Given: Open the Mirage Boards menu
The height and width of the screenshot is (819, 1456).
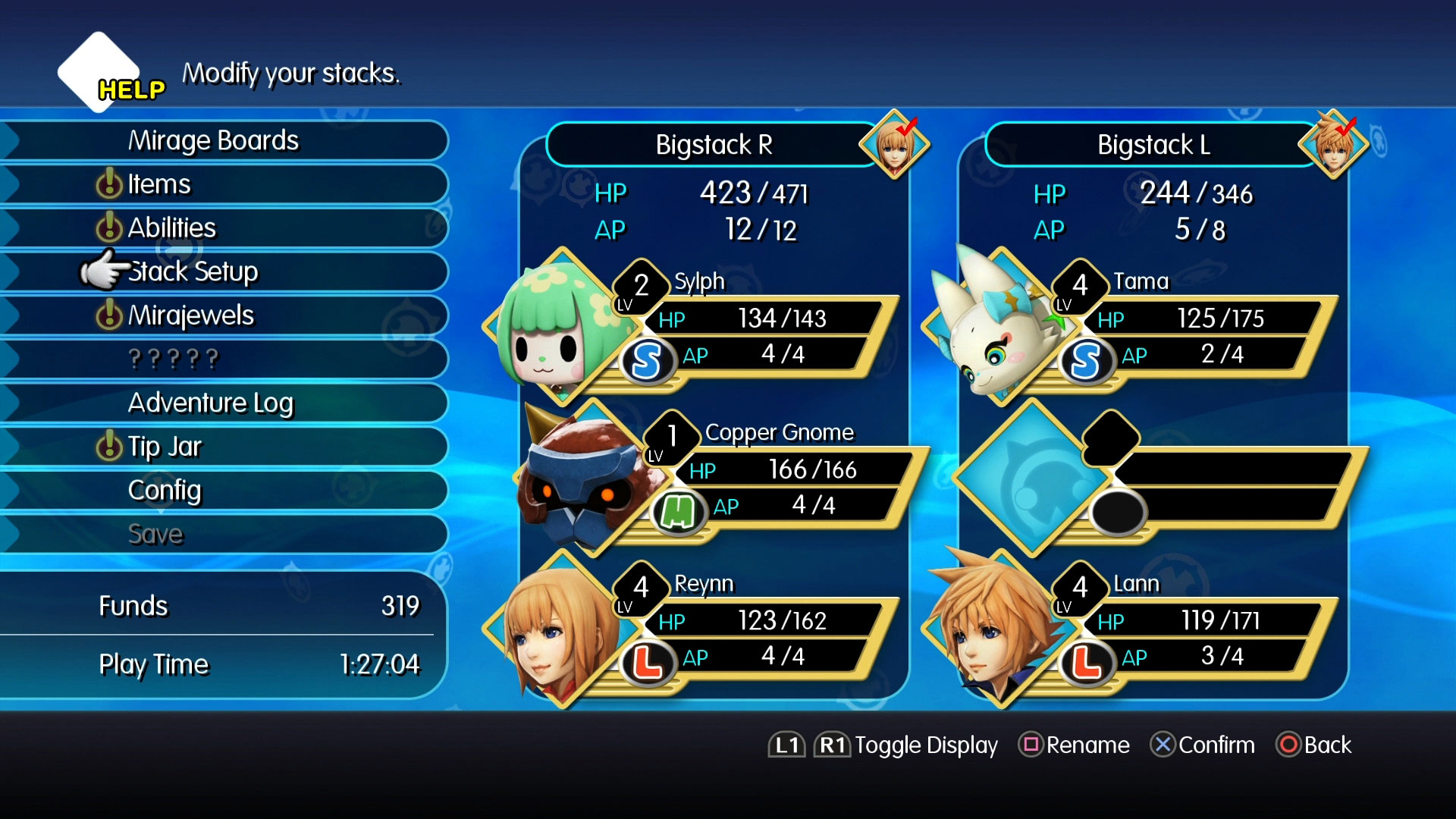Looking at the screenshot, I should [x=213, y=141].
